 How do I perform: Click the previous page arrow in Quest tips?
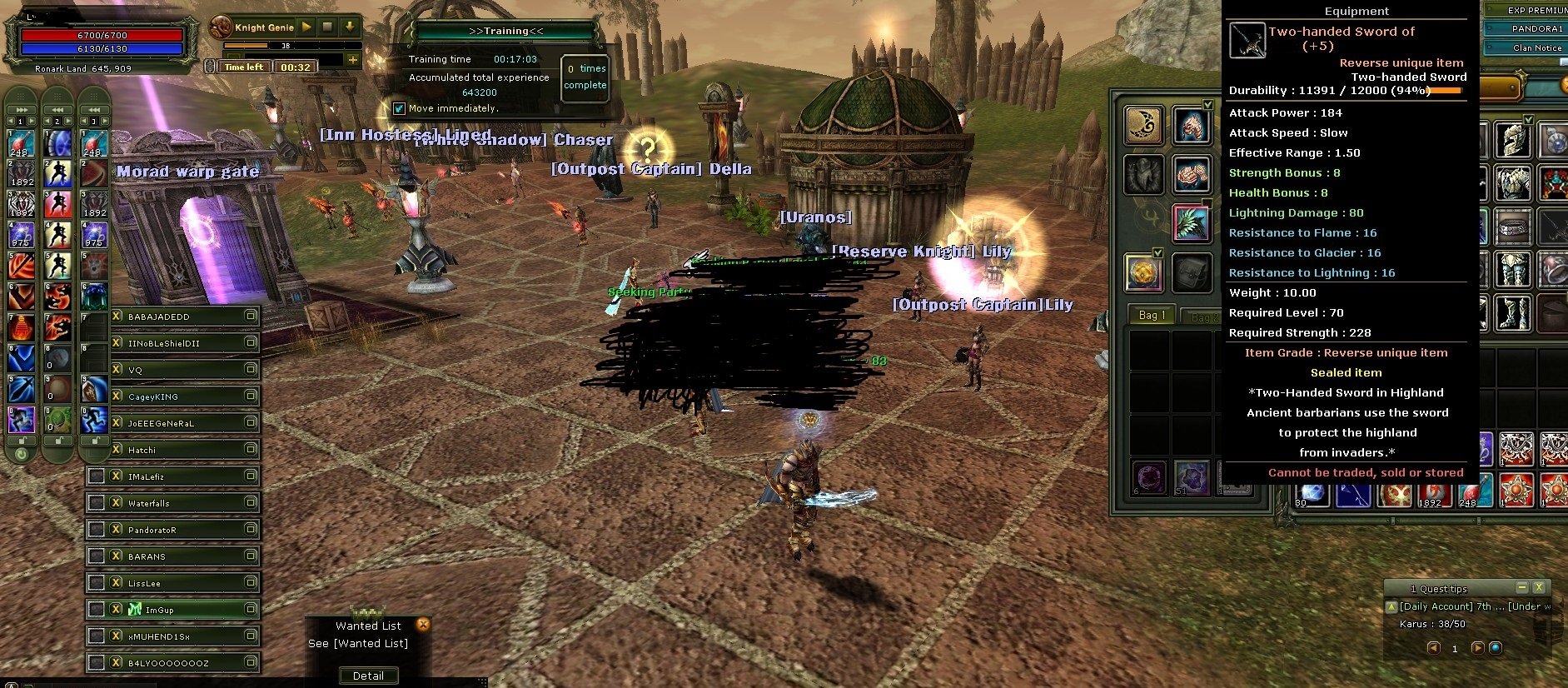click(x=1434, y=650)
